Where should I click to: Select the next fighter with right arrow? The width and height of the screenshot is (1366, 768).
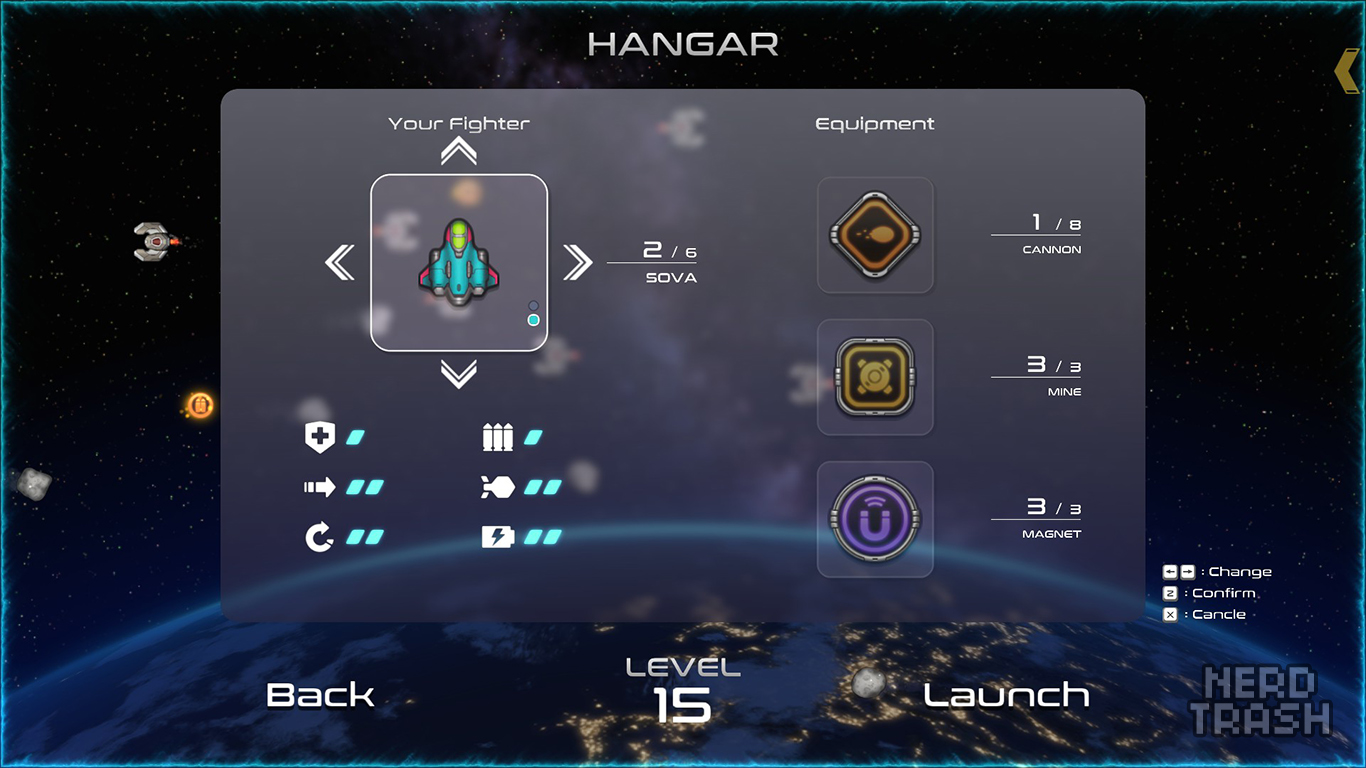click(x=577, y=263)
